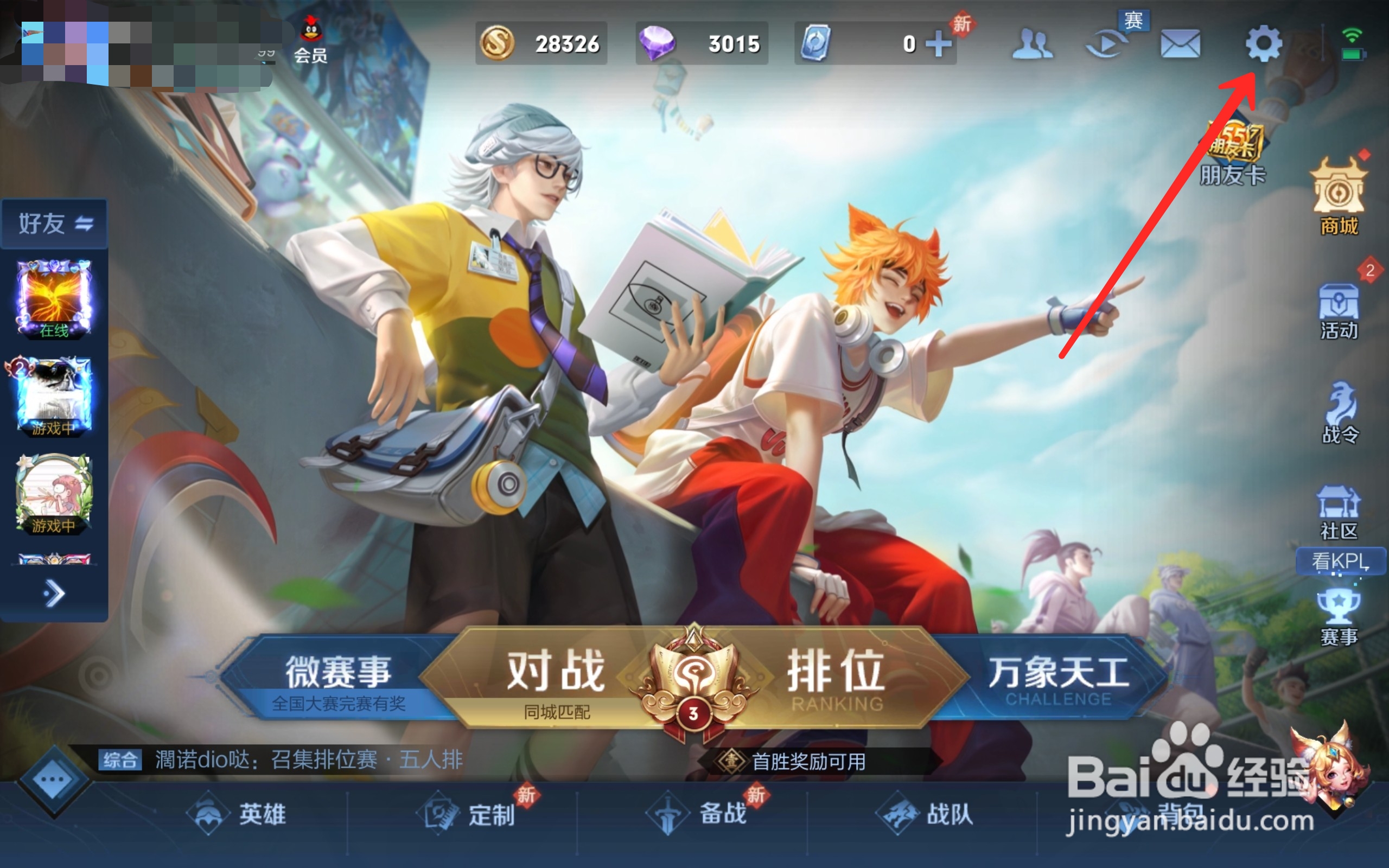Open the 综合 chat channel selector
This screenshot has width=1389, height=868.
point(120,759)
